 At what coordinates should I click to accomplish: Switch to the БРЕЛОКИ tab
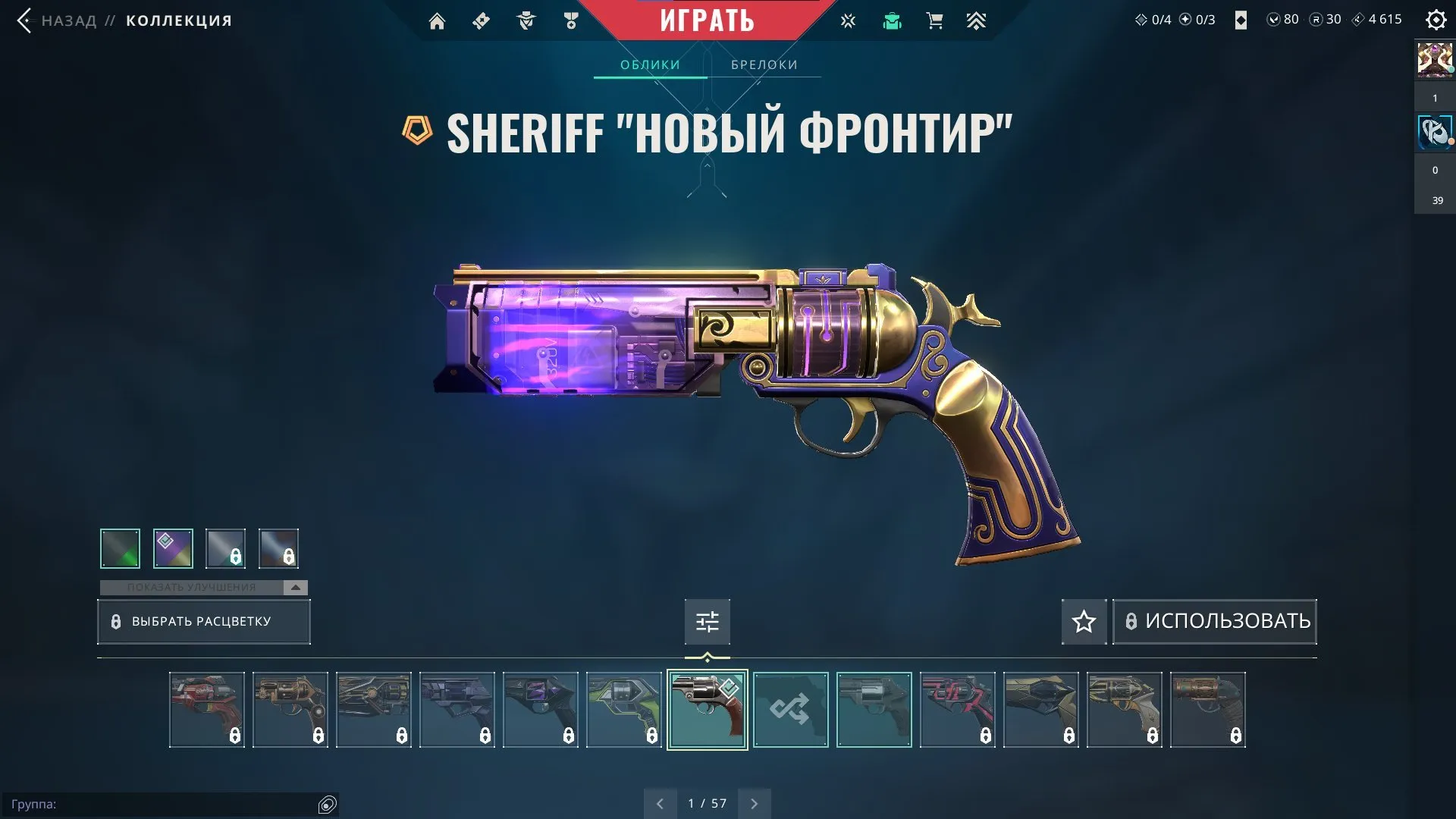(764, 64)
